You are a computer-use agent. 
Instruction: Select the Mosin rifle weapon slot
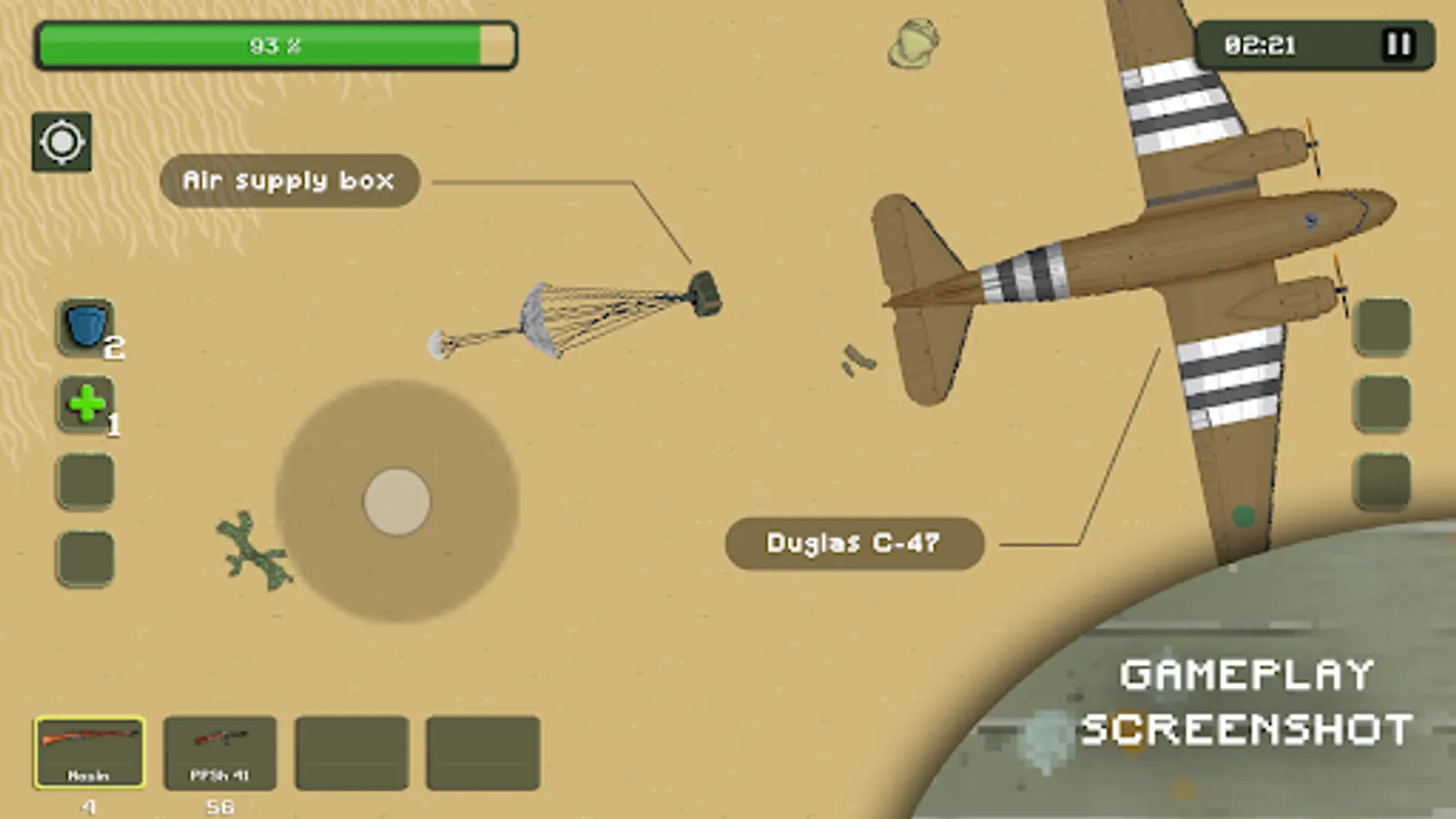(x=89, y=752)
